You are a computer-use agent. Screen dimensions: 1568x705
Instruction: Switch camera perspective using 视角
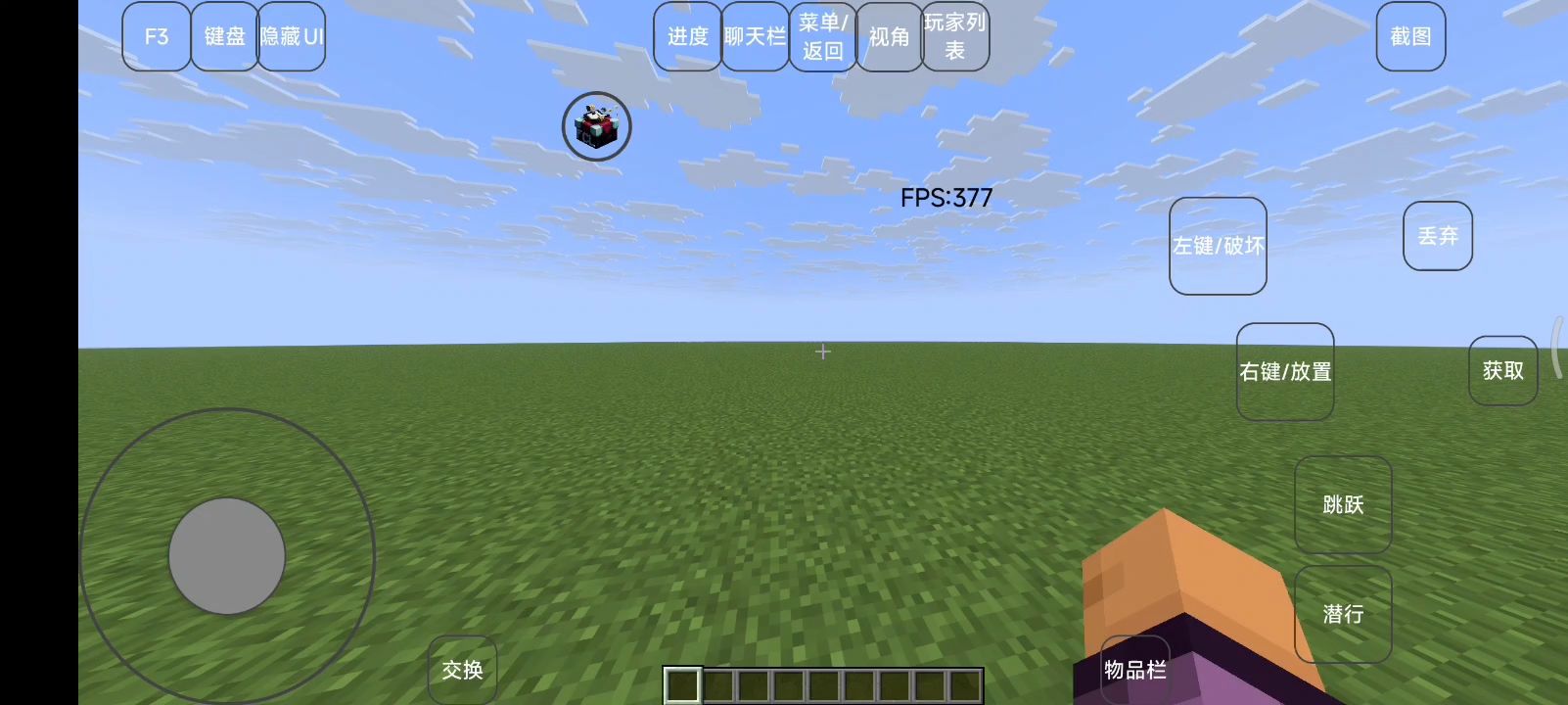tap(889, 36)
